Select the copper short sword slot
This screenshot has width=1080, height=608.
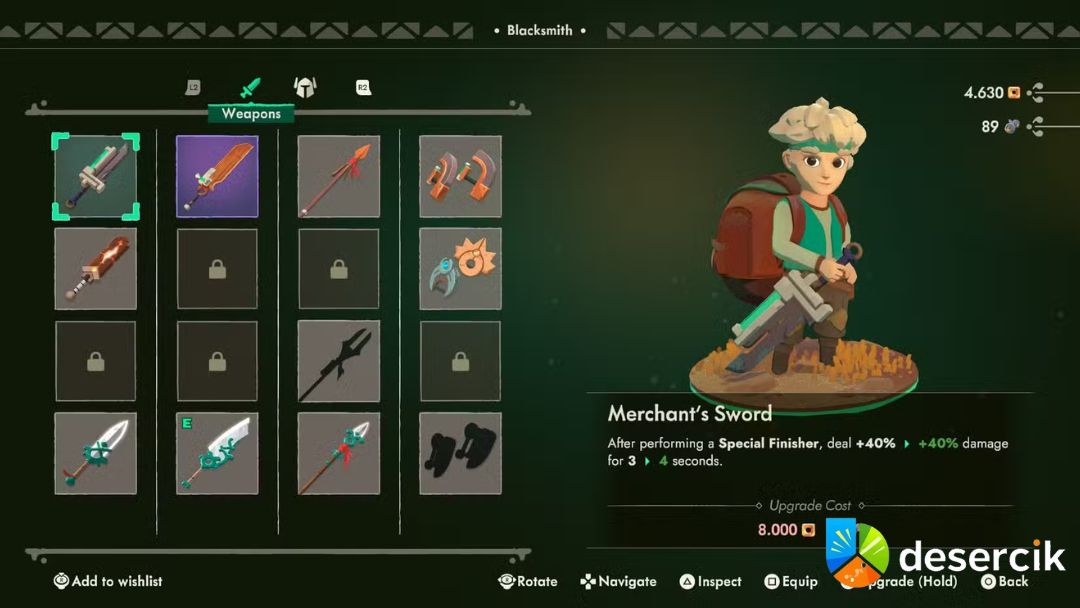[x=96, y=269]
